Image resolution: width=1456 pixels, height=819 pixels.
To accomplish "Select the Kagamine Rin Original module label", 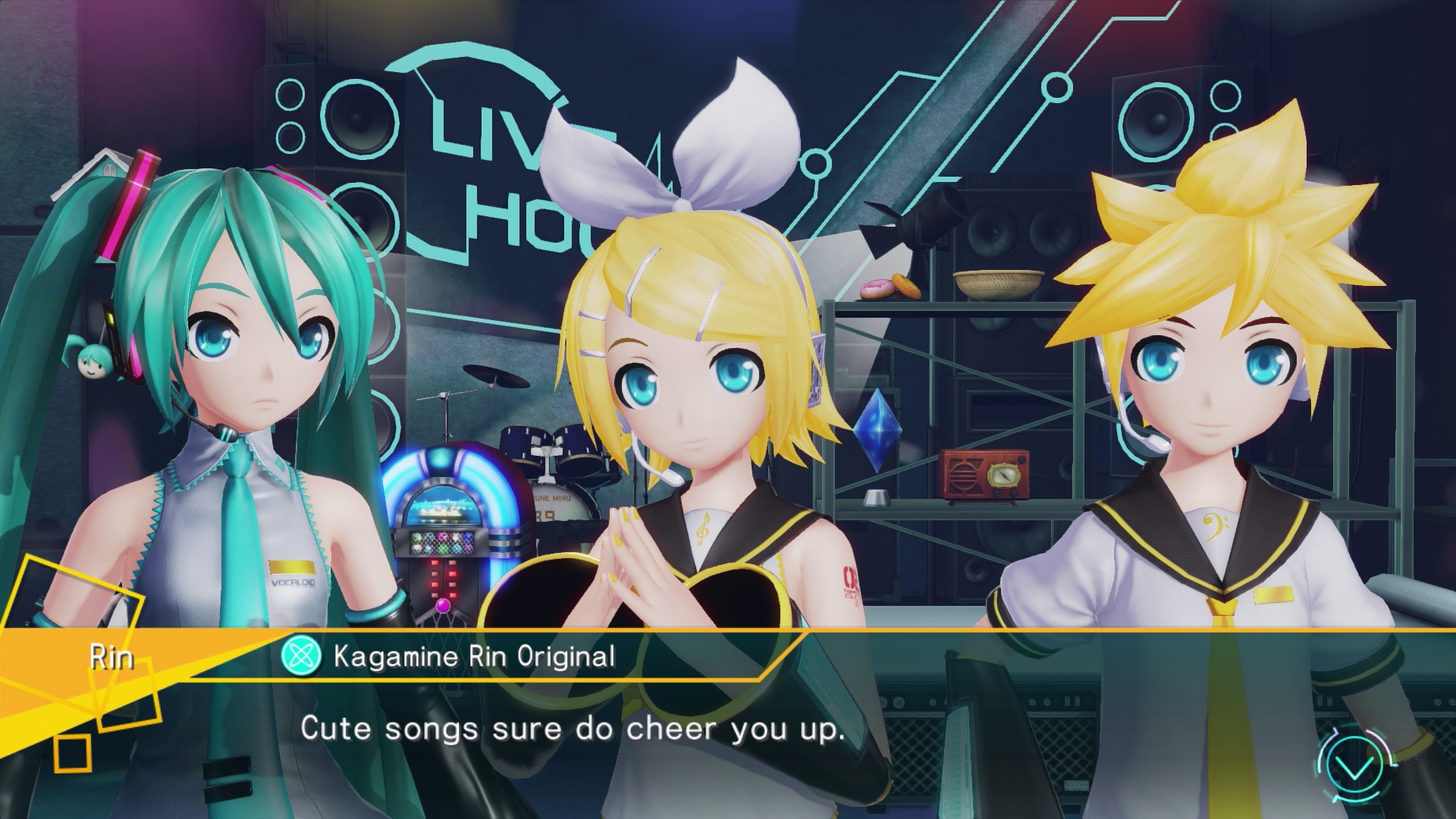I will 474,657.
